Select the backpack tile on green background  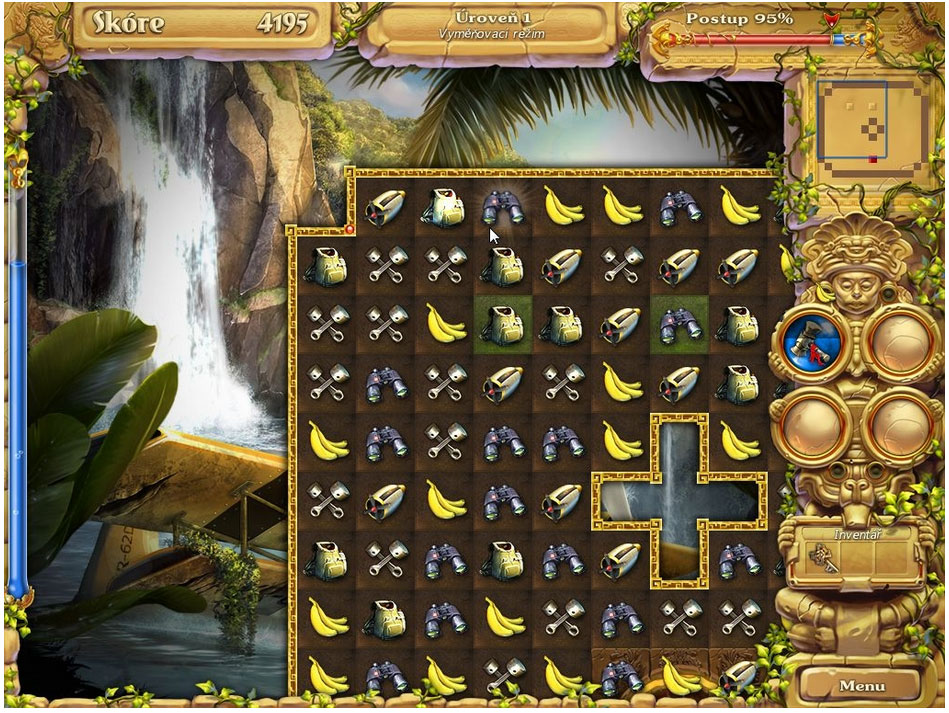(x=504, y=323)
